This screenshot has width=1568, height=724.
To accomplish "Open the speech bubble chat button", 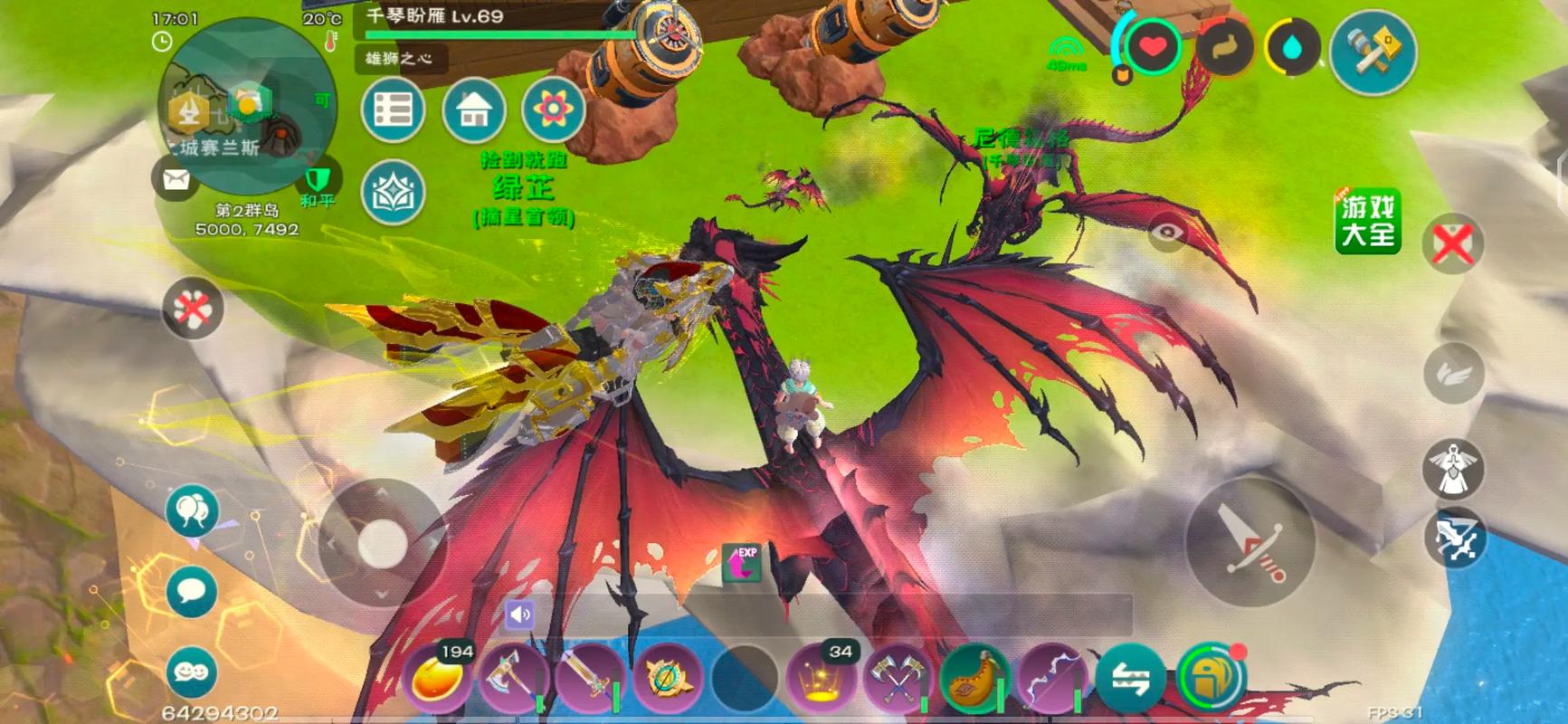I will tap(192, 592).
